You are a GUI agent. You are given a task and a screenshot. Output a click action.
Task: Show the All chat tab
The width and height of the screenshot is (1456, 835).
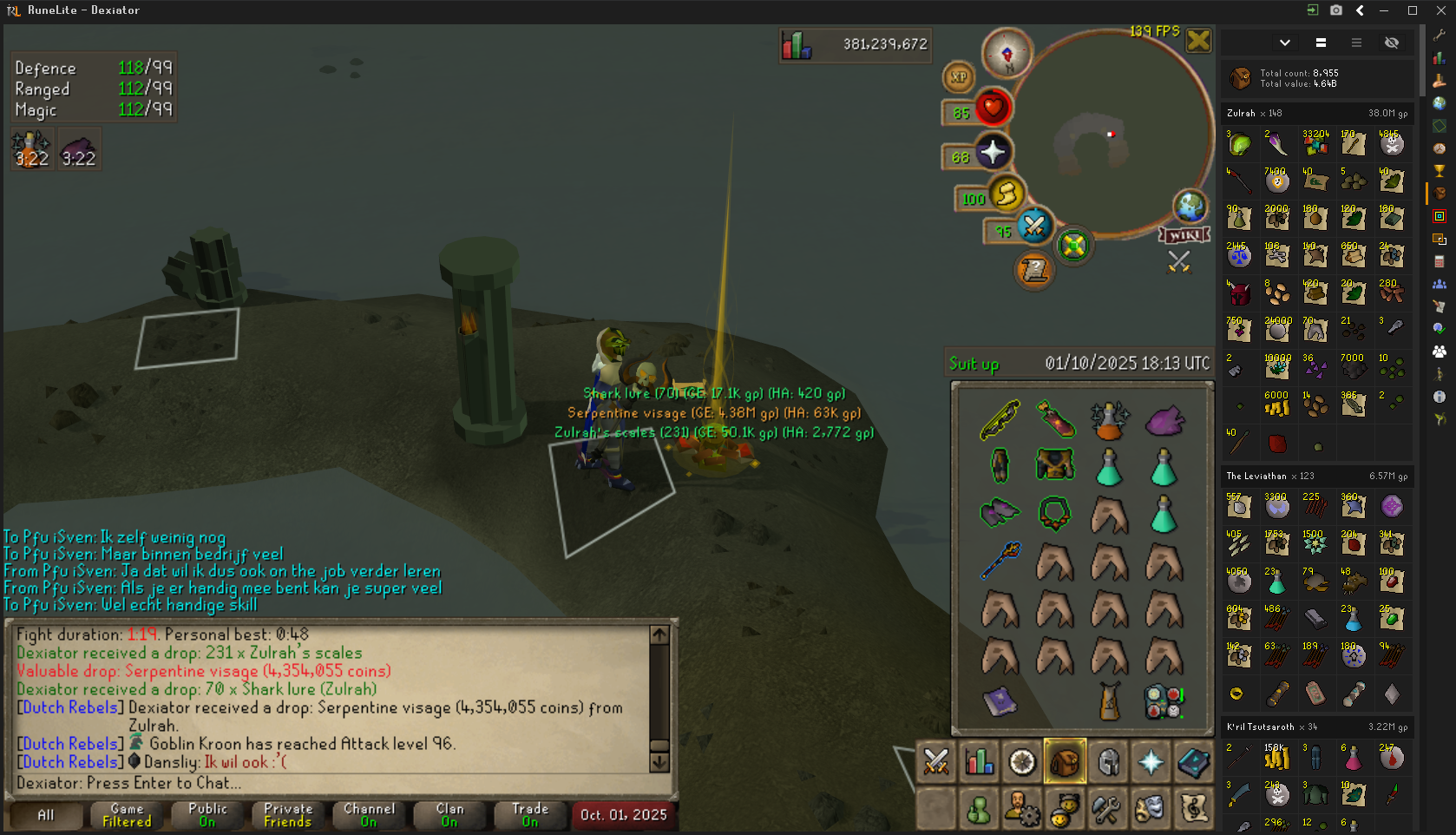coord(46,815)
